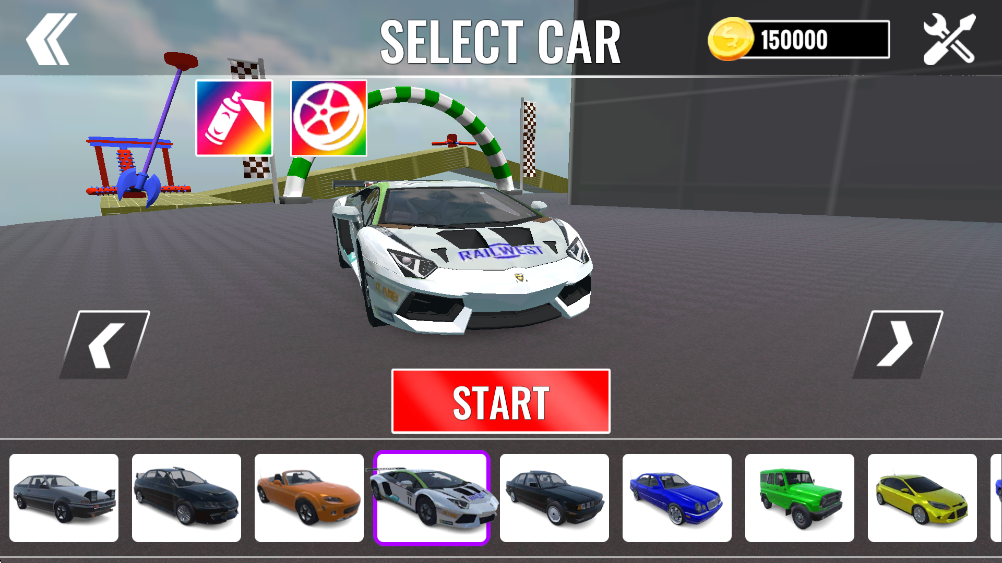This screenshot has height=563, width=1002.
Task: Select the gray hatchback car thumbnail
Action: [x=64, y=498]
